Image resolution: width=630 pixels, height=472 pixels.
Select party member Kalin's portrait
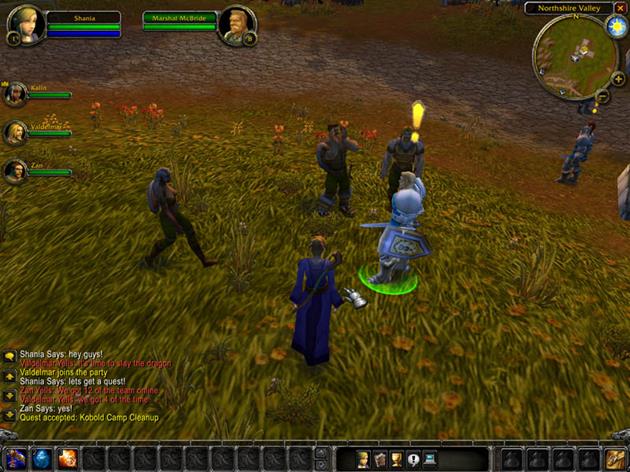[15, 94]
